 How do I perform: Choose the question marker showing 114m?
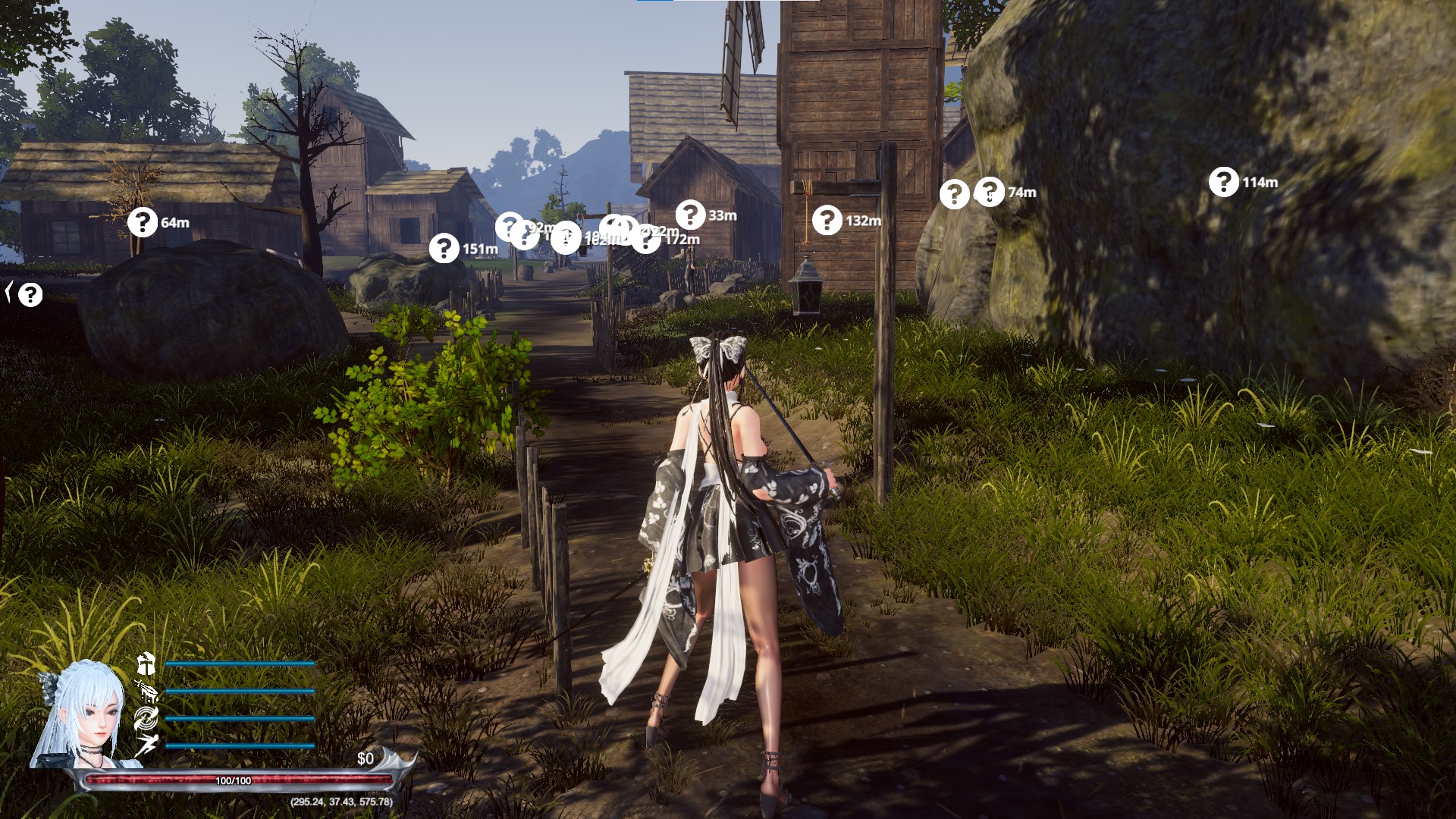tap(1223, 182)
